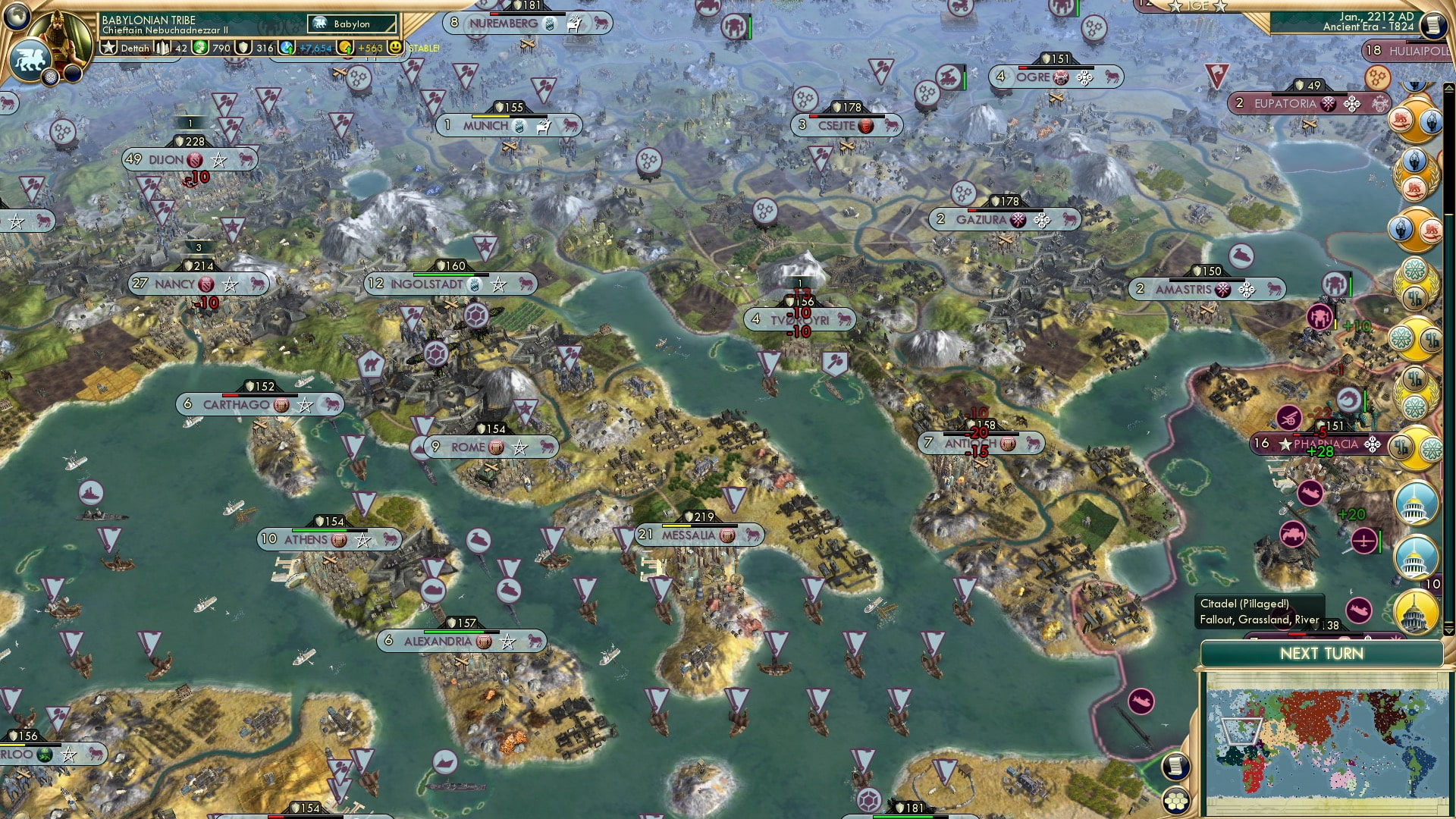Toggle strategic view with the hexagon icon
The height and width of the screenshot is (819, 1456).
tap(1177, 800)
